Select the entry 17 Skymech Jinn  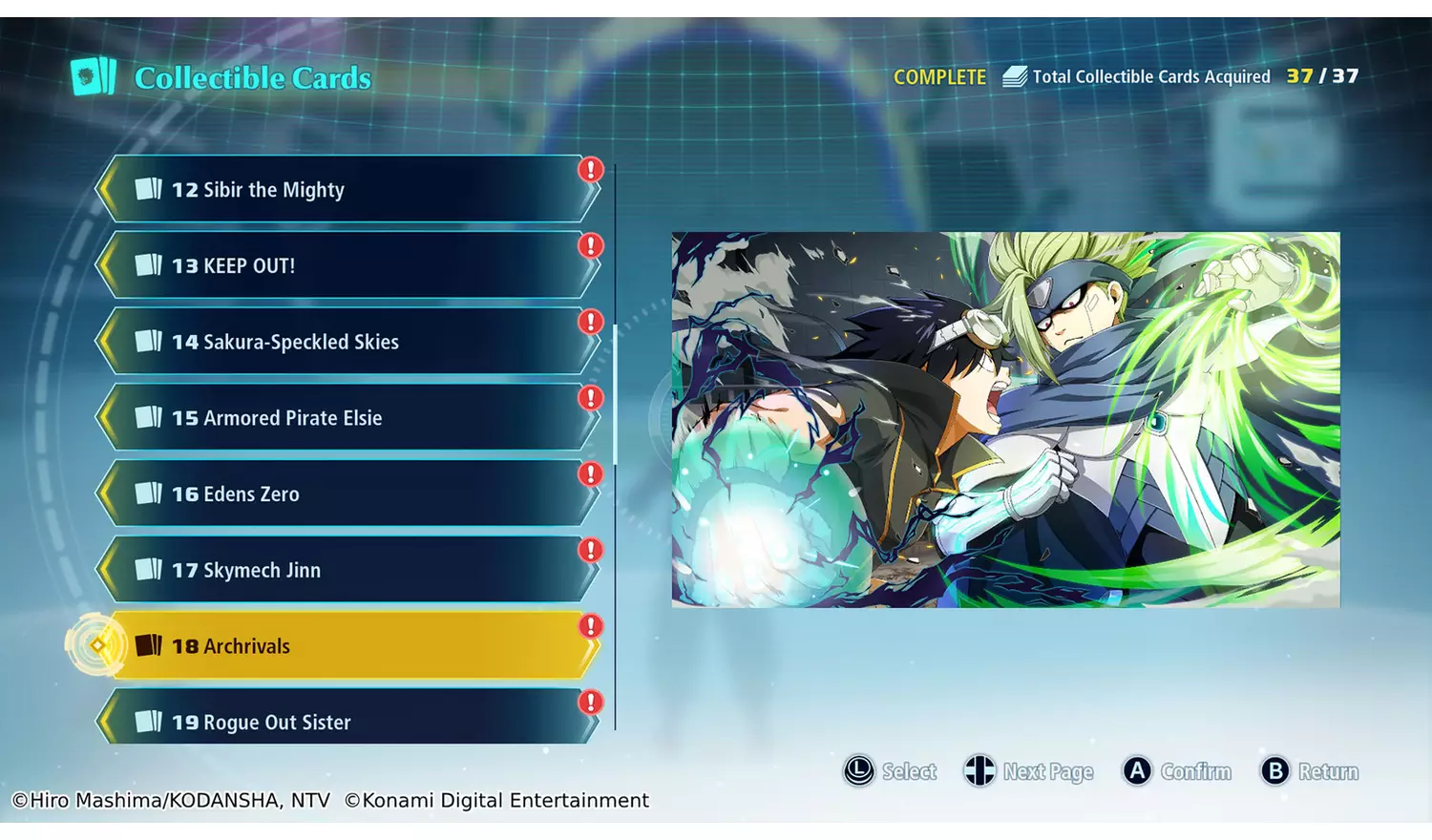(353, 570)
